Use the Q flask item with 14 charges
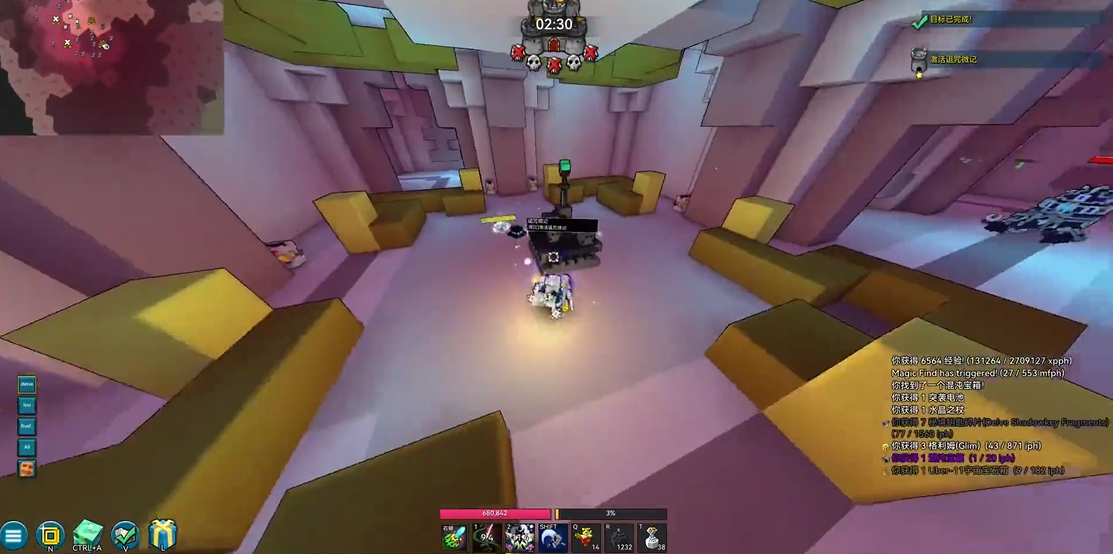The height and width of the screenshot is (554, 1113). [x=586, y=537]
